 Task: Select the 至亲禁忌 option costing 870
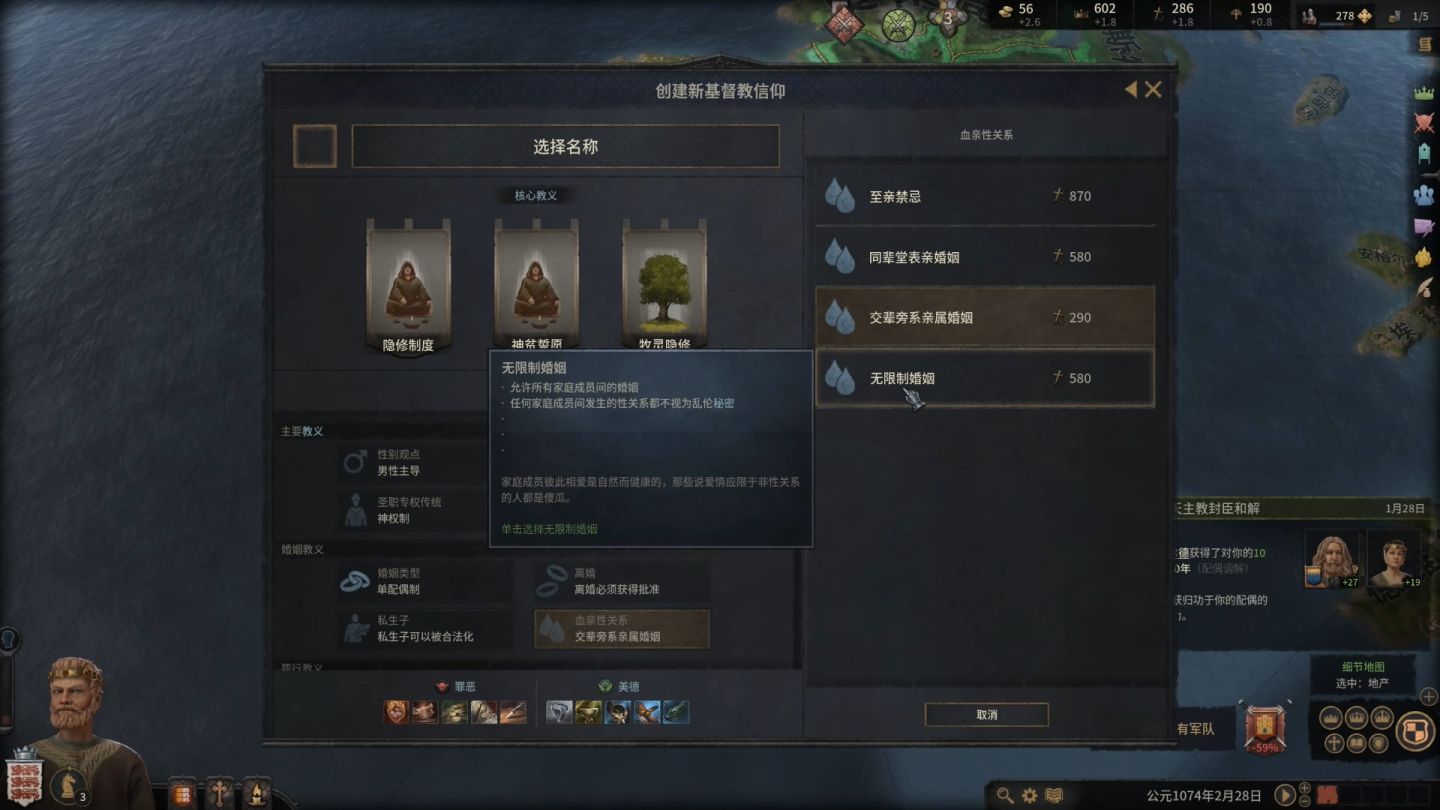click(x=985, y=196)
